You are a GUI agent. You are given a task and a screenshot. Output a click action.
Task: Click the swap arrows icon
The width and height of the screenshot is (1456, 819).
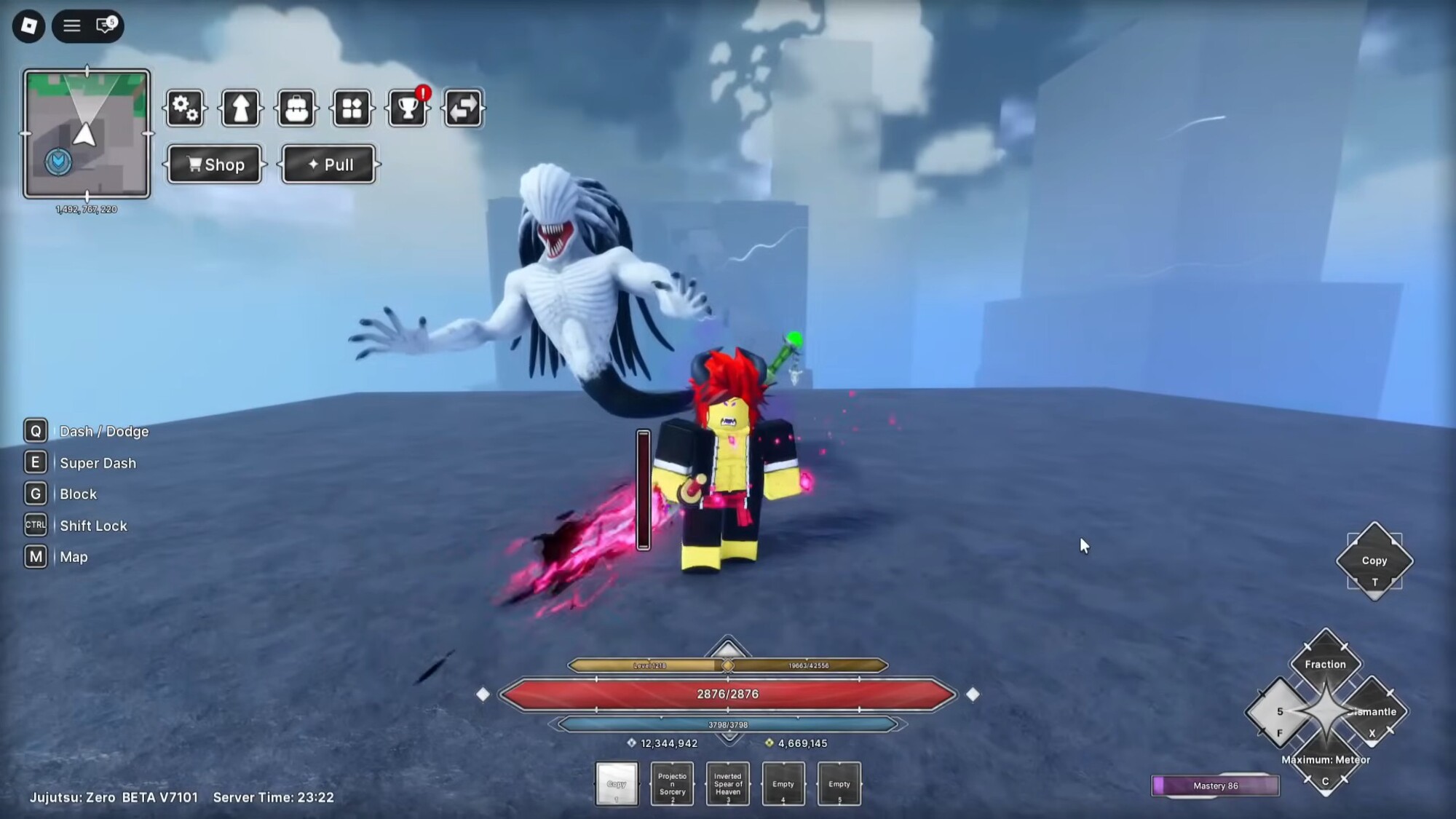[x=463, y=108]
